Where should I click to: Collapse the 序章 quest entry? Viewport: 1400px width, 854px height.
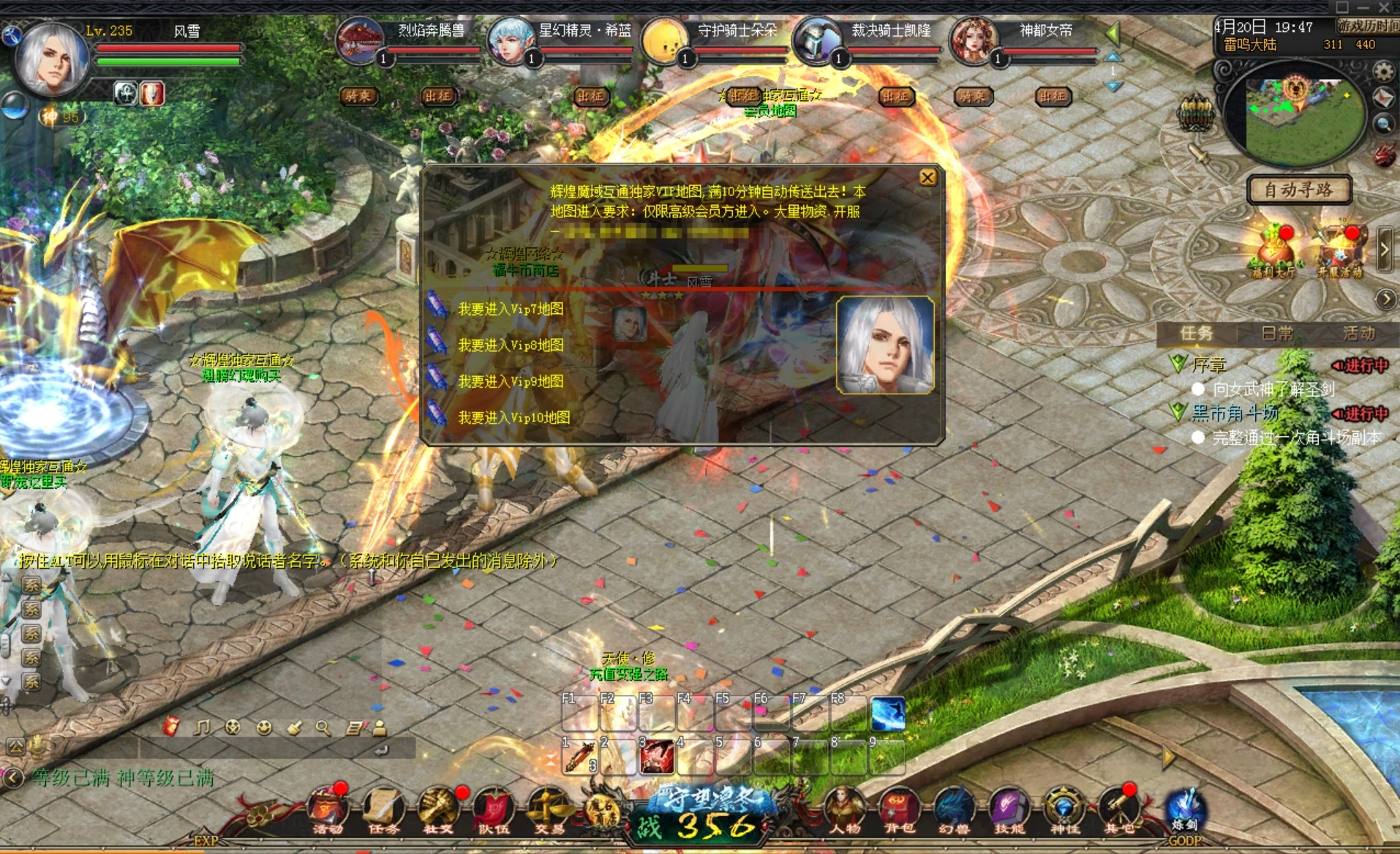(x=1179, y=364)
